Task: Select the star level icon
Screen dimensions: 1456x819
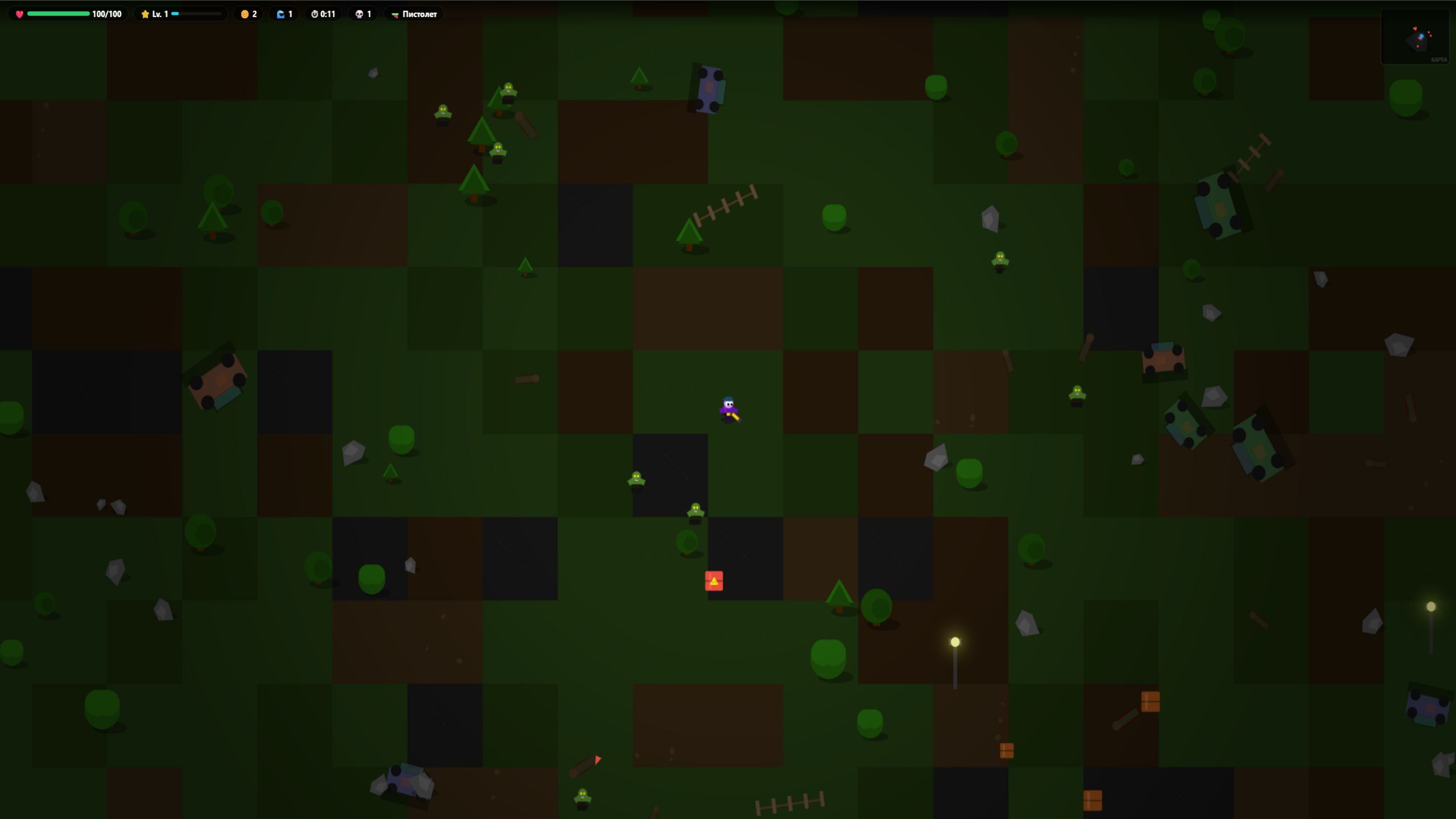Action: (146, 13)
